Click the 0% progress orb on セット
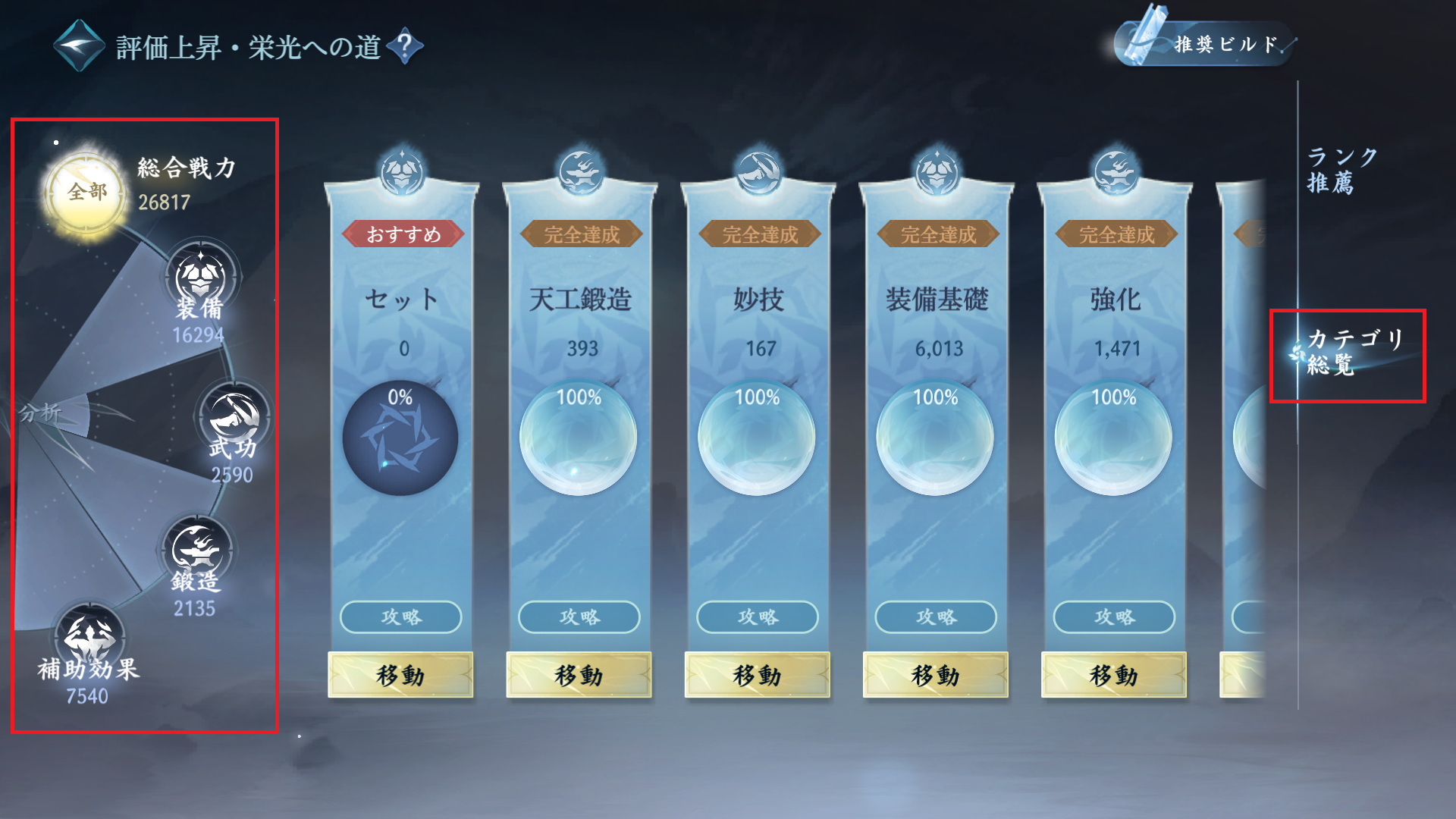This screenshot has width=1456, height=819. pyautogui.click(x=400, y=438)
